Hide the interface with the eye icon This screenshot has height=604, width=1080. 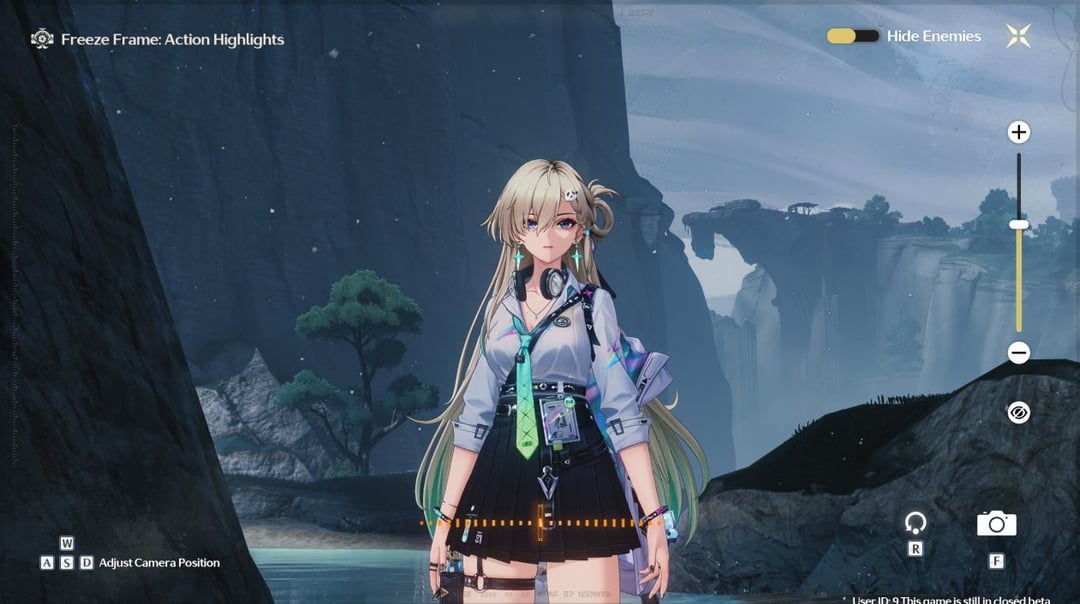pos(1018,412)
